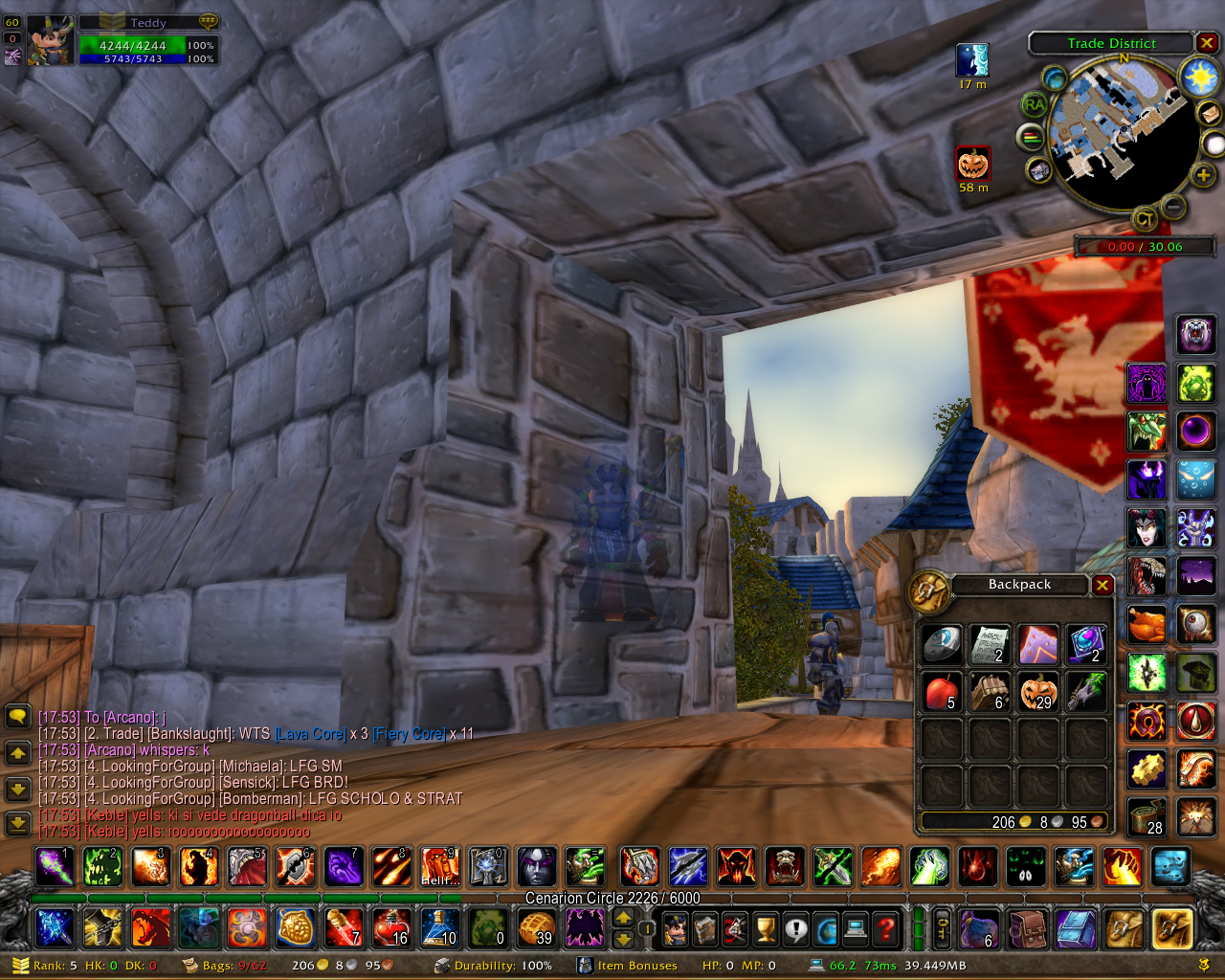Click the mail envelope icon by minimap
The height and width of the screenshot is (980, 1225).
pyautogui.click(x=1210, y=113)
